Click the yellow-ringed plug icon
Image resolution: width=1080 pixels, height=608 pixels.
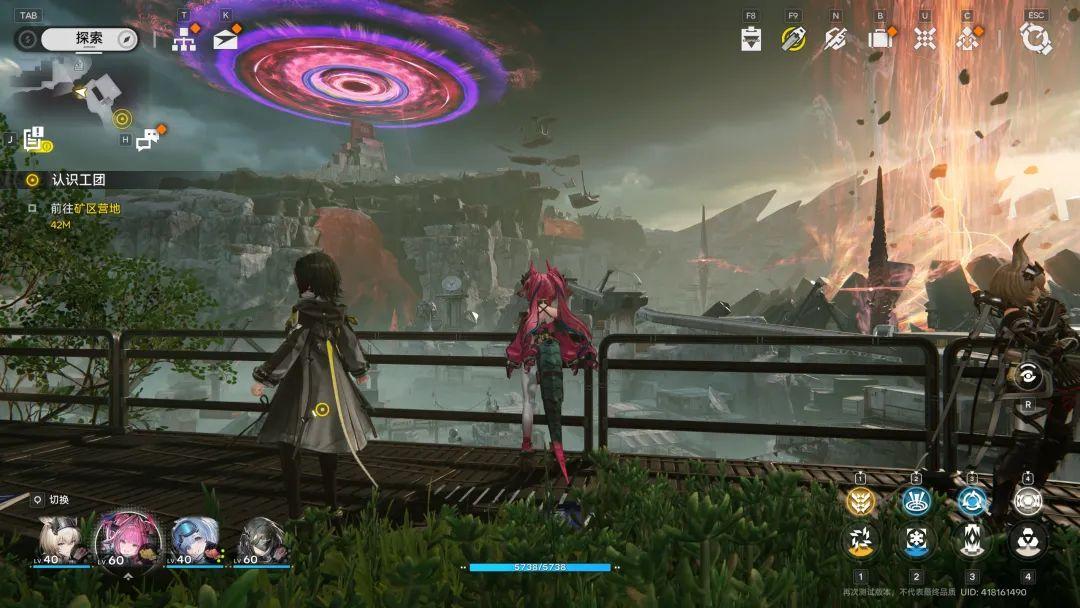[793, 39]
